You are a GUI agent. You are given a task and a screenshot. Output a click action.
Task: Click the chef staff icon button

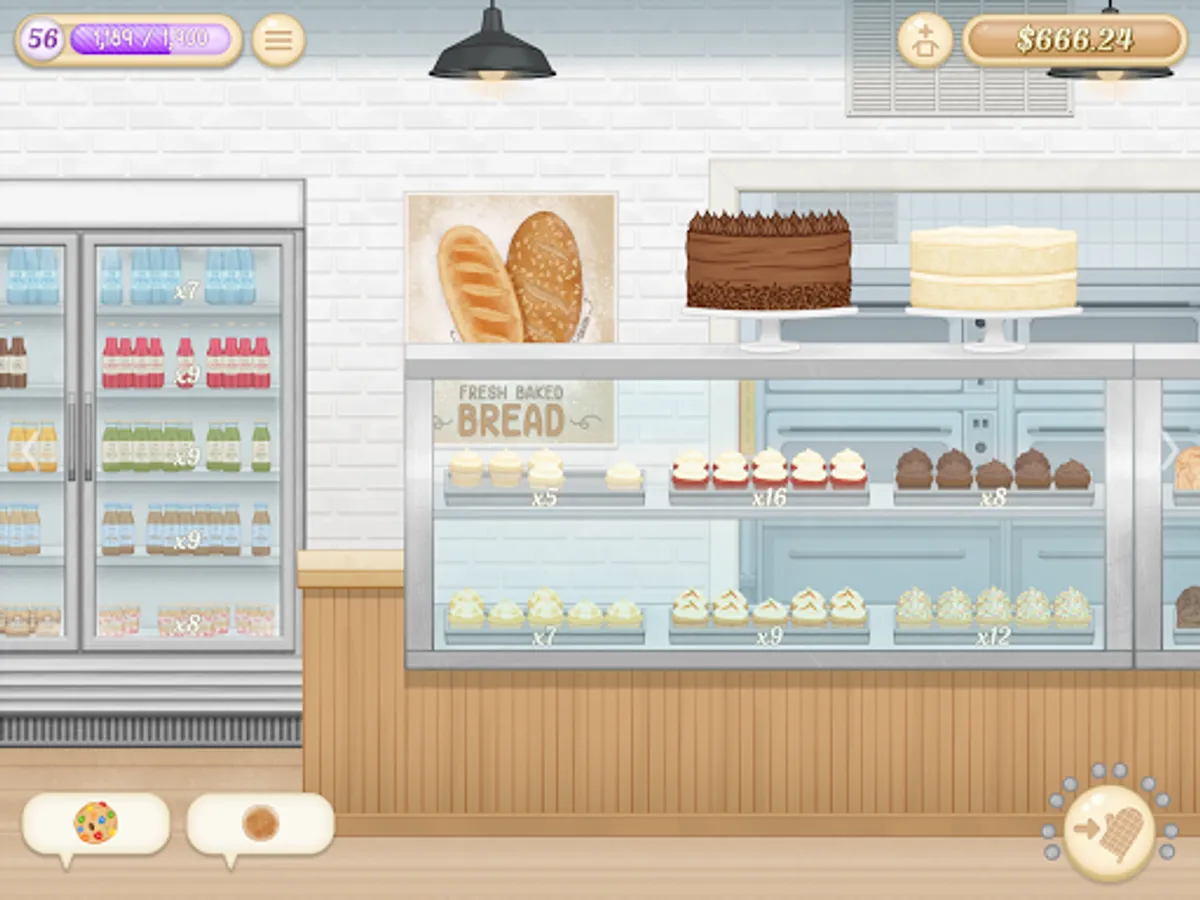coord(925,40)
